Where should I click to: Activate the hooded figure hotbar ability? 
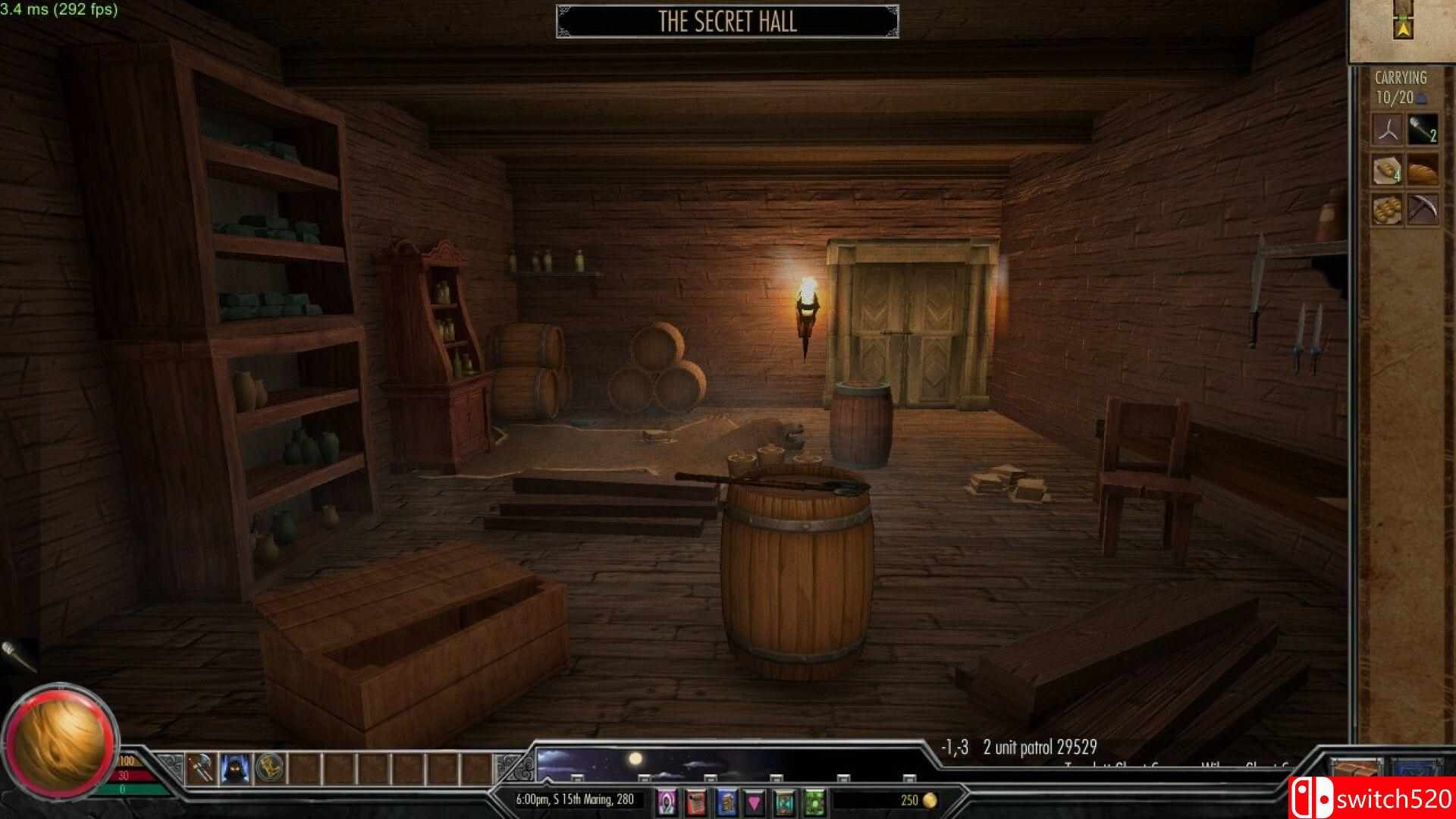235,770
